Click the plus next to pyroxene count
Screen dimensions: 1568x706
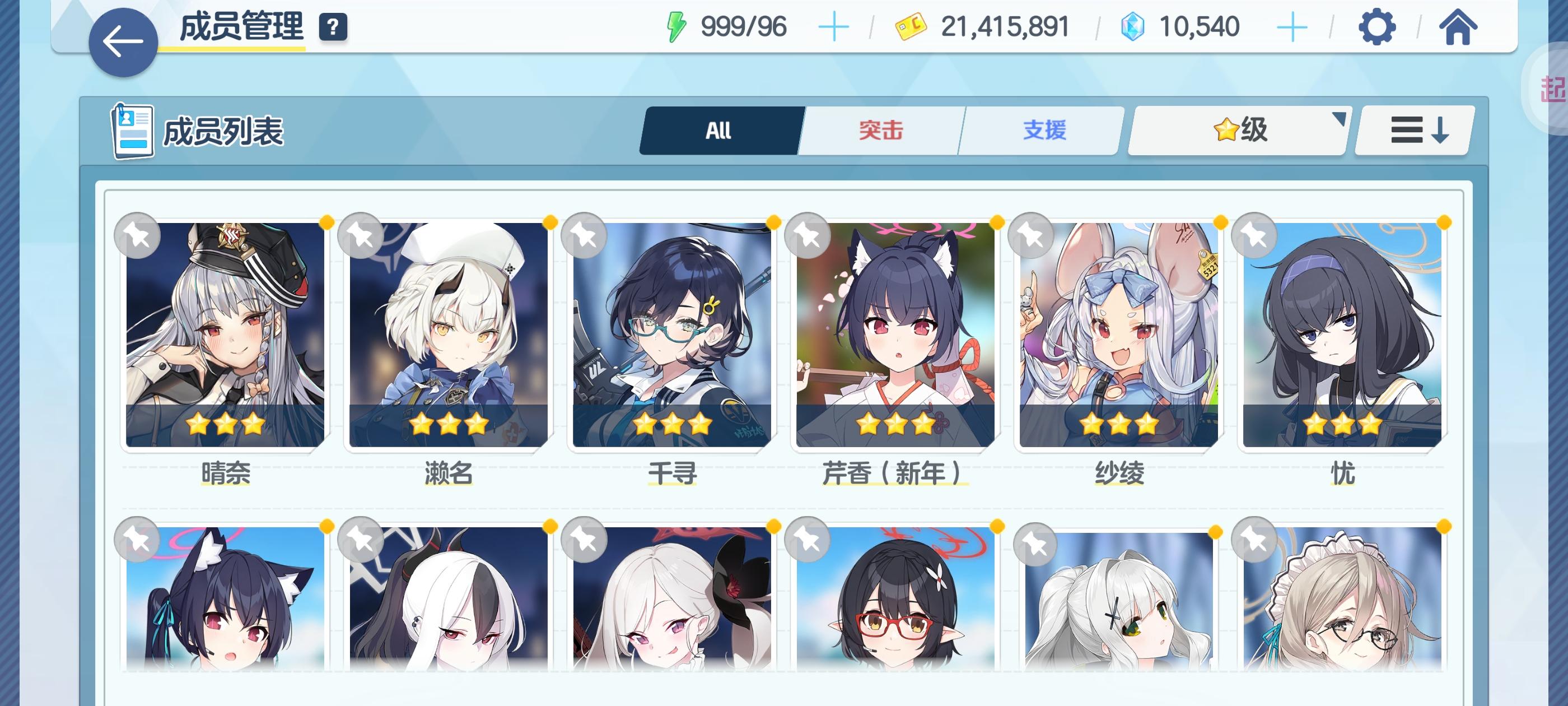[1290, 26]
